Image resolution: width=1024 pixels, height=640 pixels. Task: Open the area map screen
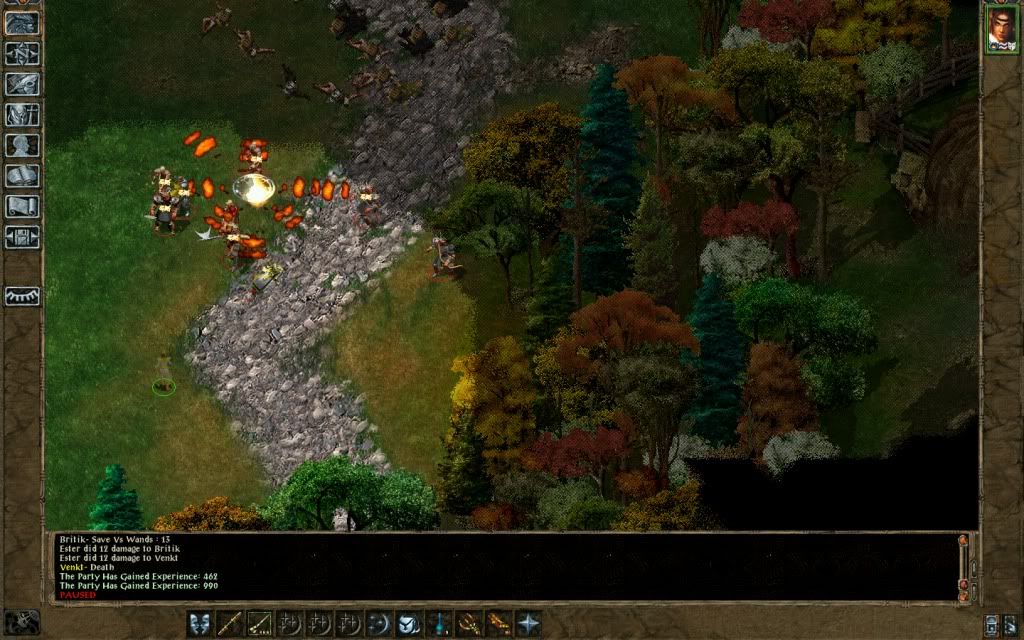22,53
